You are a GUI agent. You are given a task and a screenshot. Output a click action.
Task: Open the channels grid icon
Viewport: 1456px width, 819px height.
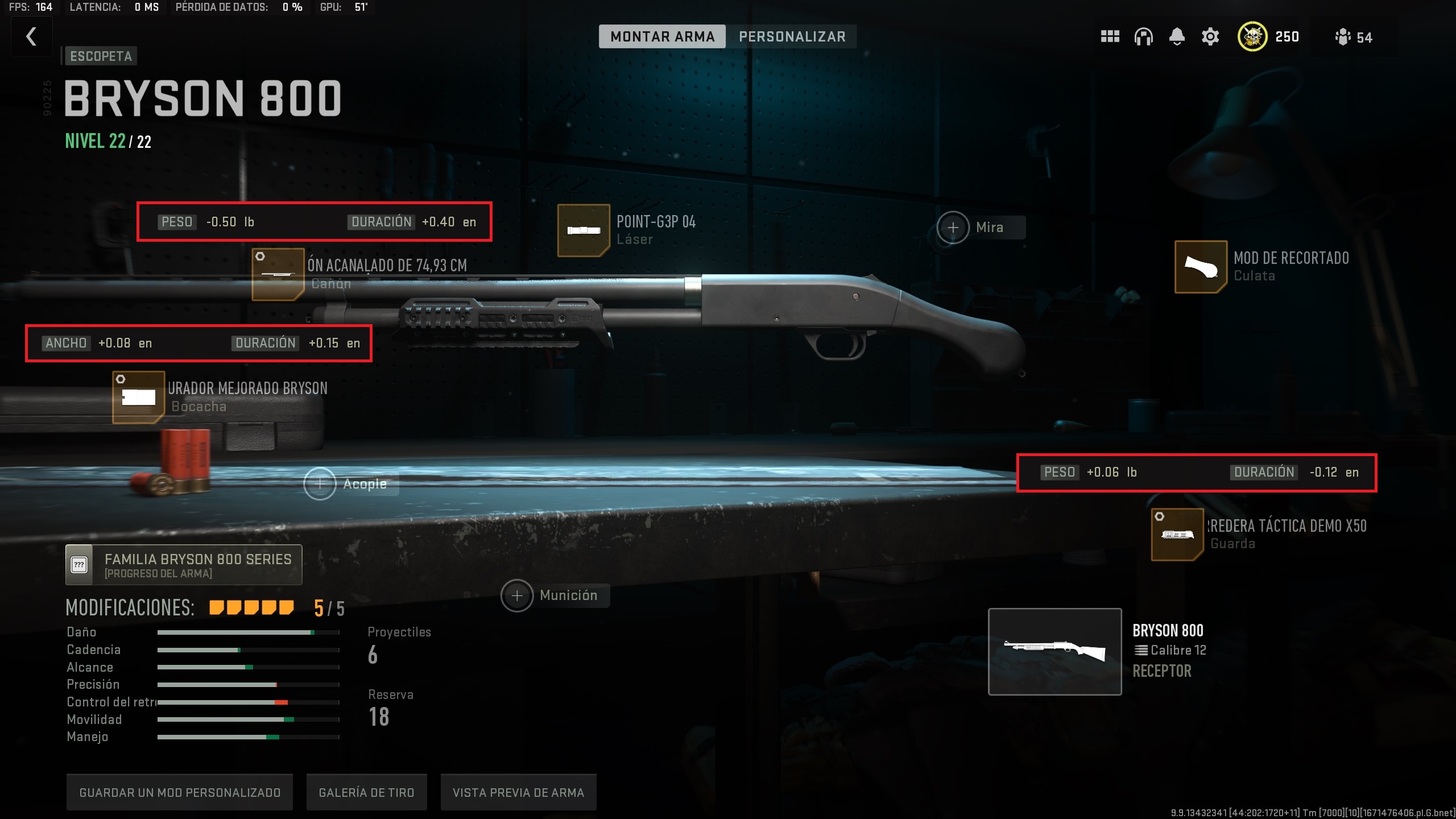click(x=1109, y=36)
